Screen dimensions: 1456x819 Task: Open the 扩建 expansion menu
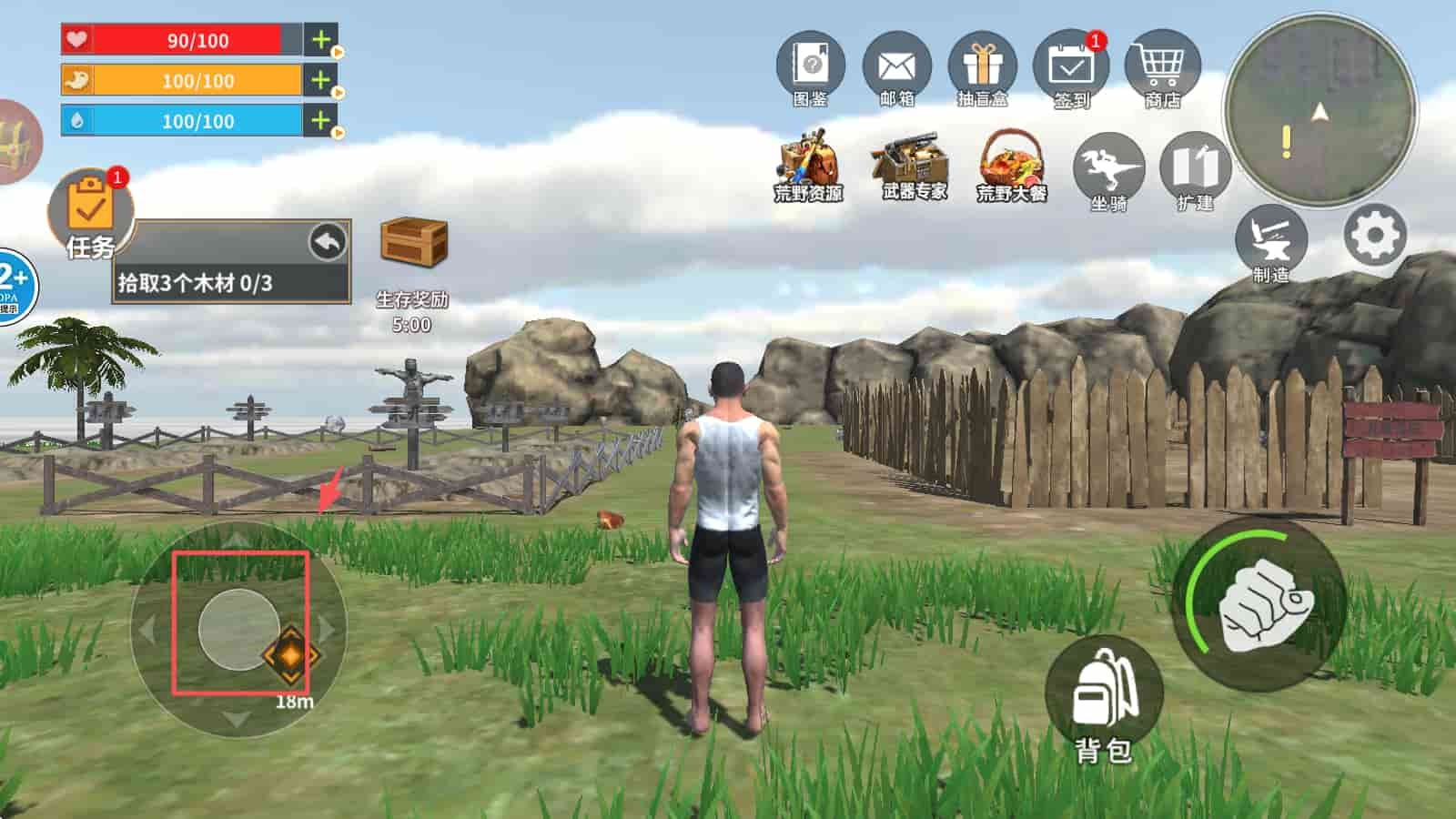(x=1194, y=170)
